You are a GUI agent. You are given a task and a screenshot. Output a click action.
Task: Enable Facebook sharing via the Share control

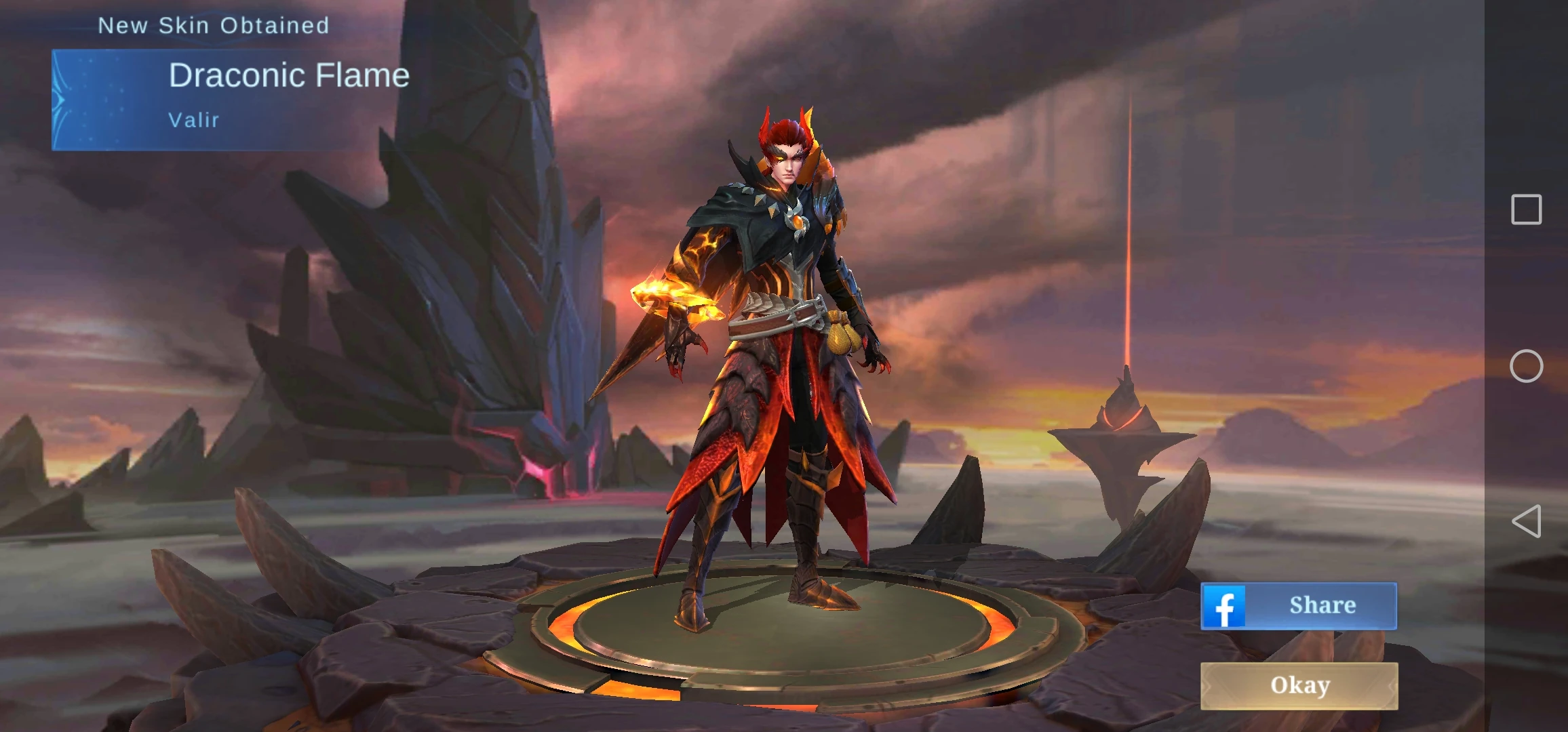[x=1297, y=605]
